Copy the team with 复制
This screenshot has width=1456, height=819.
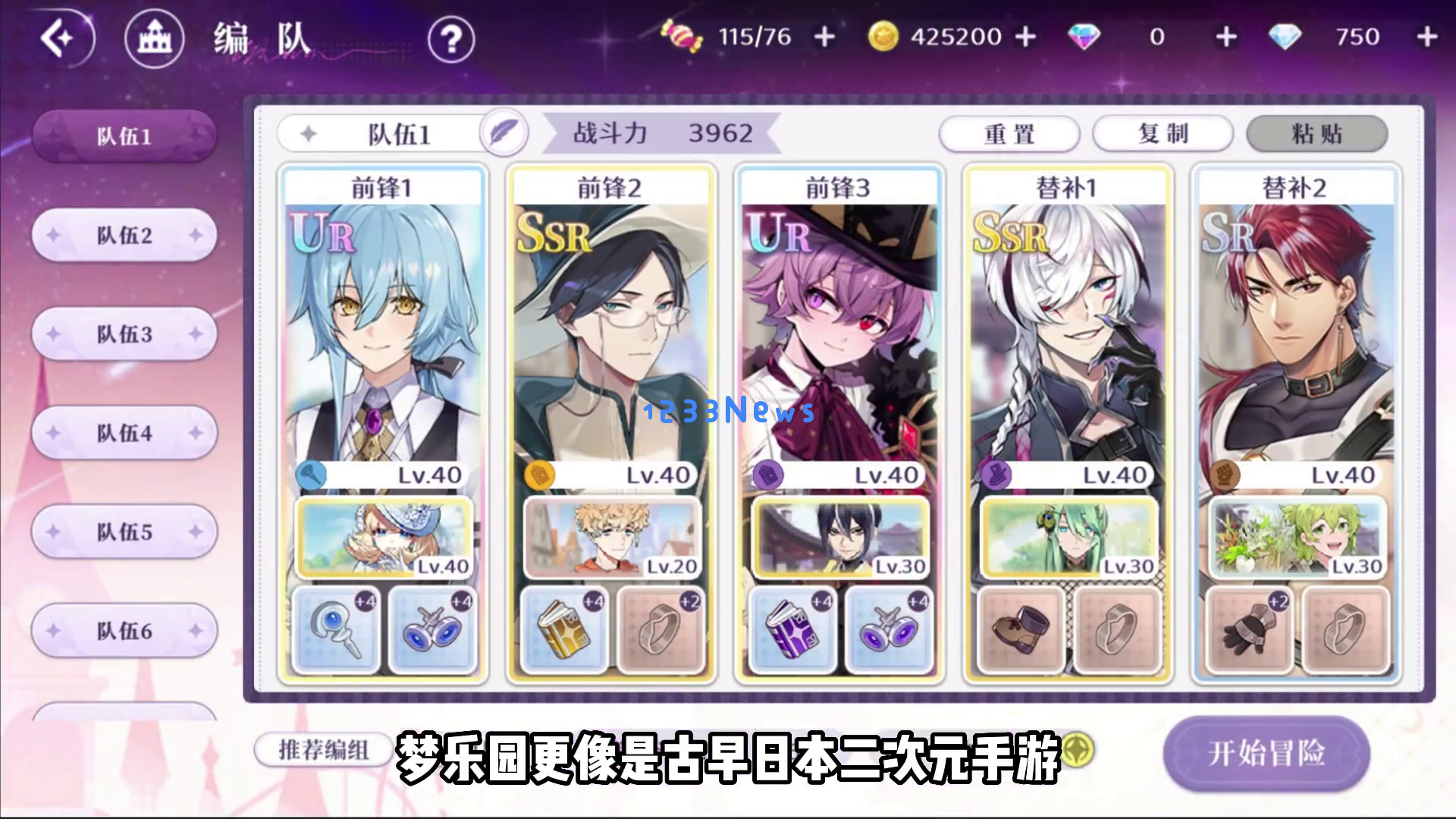point(1163,134)
